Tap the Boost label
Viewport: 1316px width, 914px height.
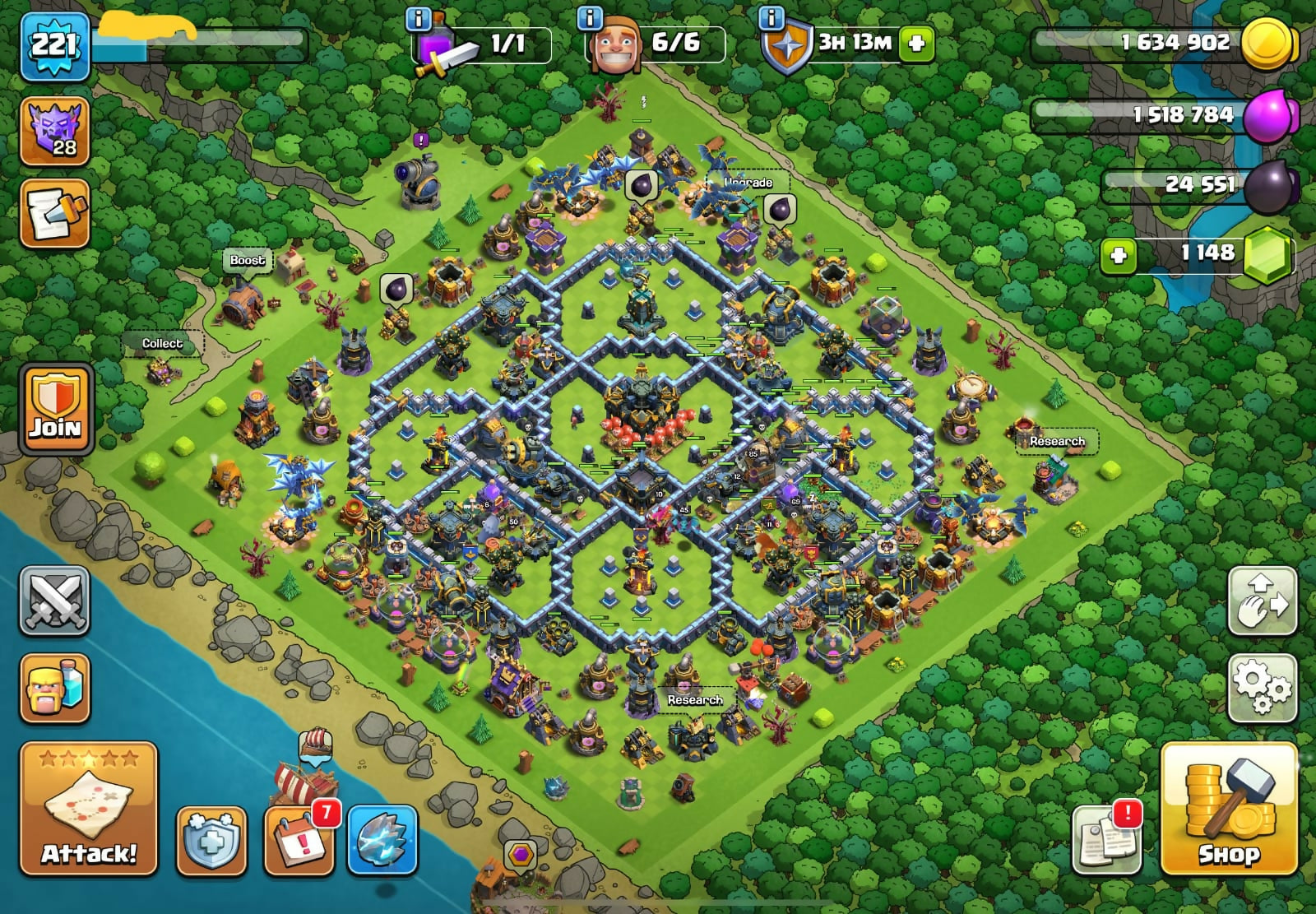pos(247,261)
